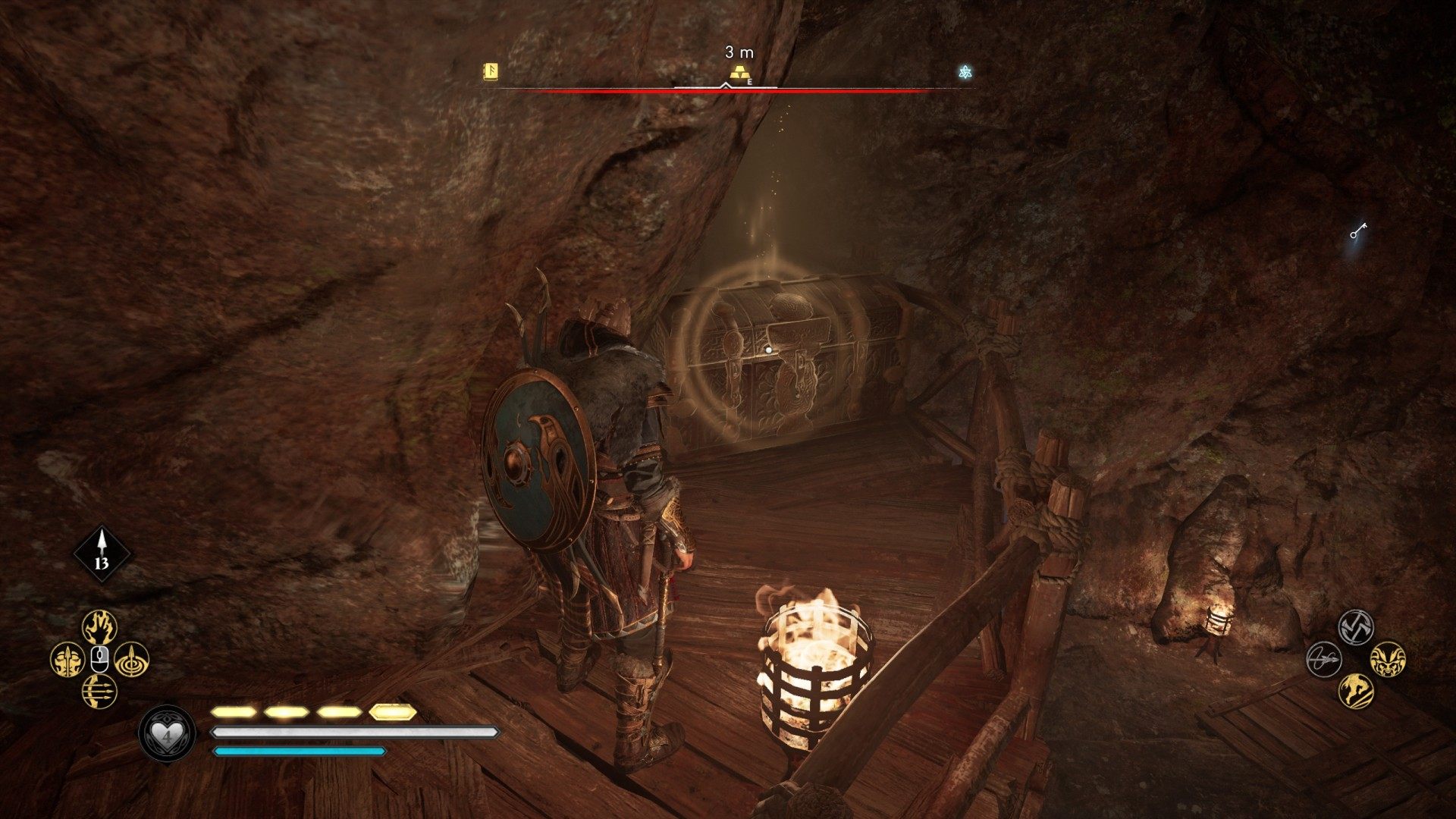The width and height of the screenshot is (1456, 819).
Task: Trigger the bow with three arrows ability
Action: click(x=99, y=691)
